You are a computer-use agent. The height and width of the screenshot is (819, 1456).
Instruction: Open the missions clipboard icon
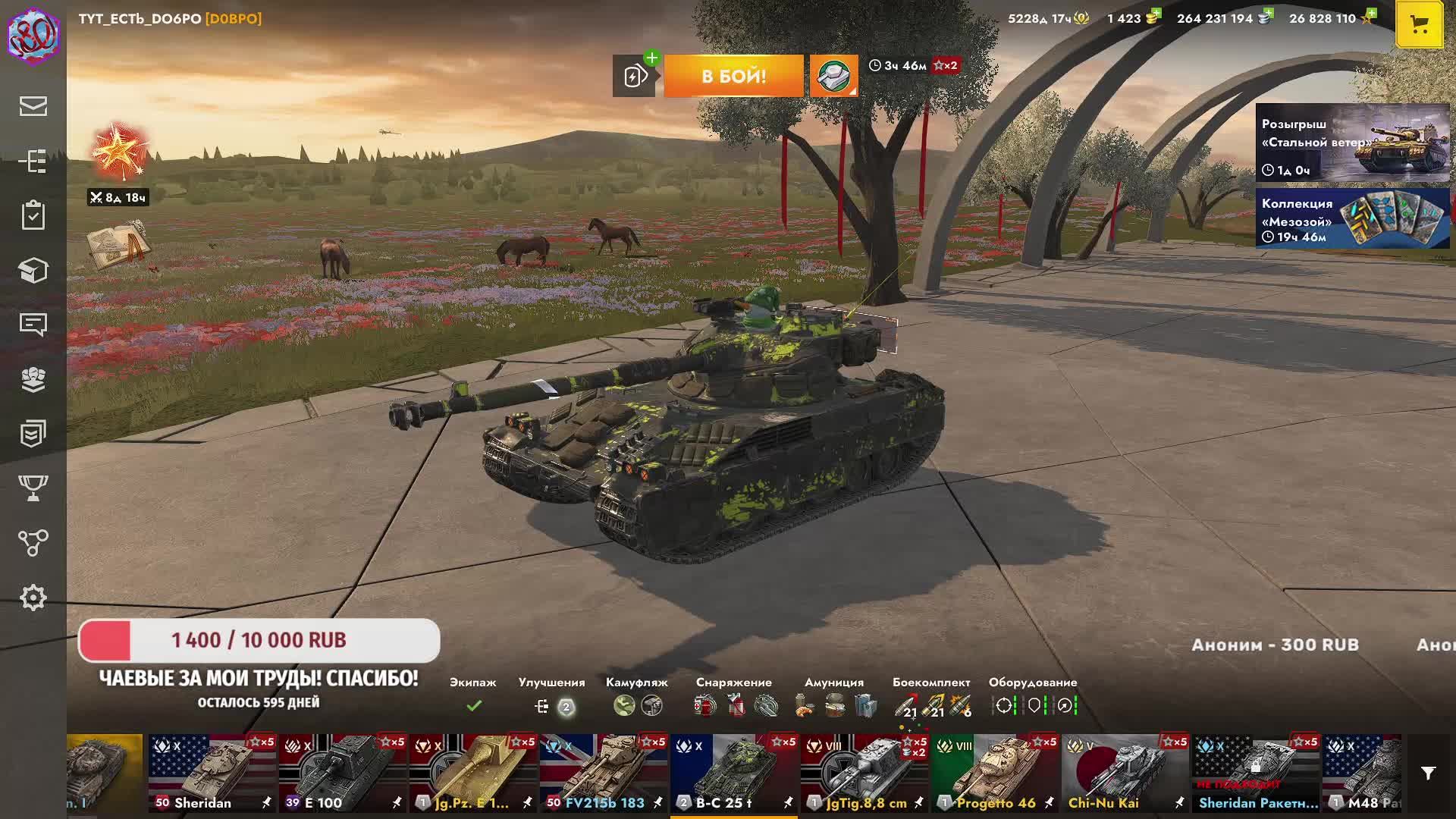pos(33,215)
